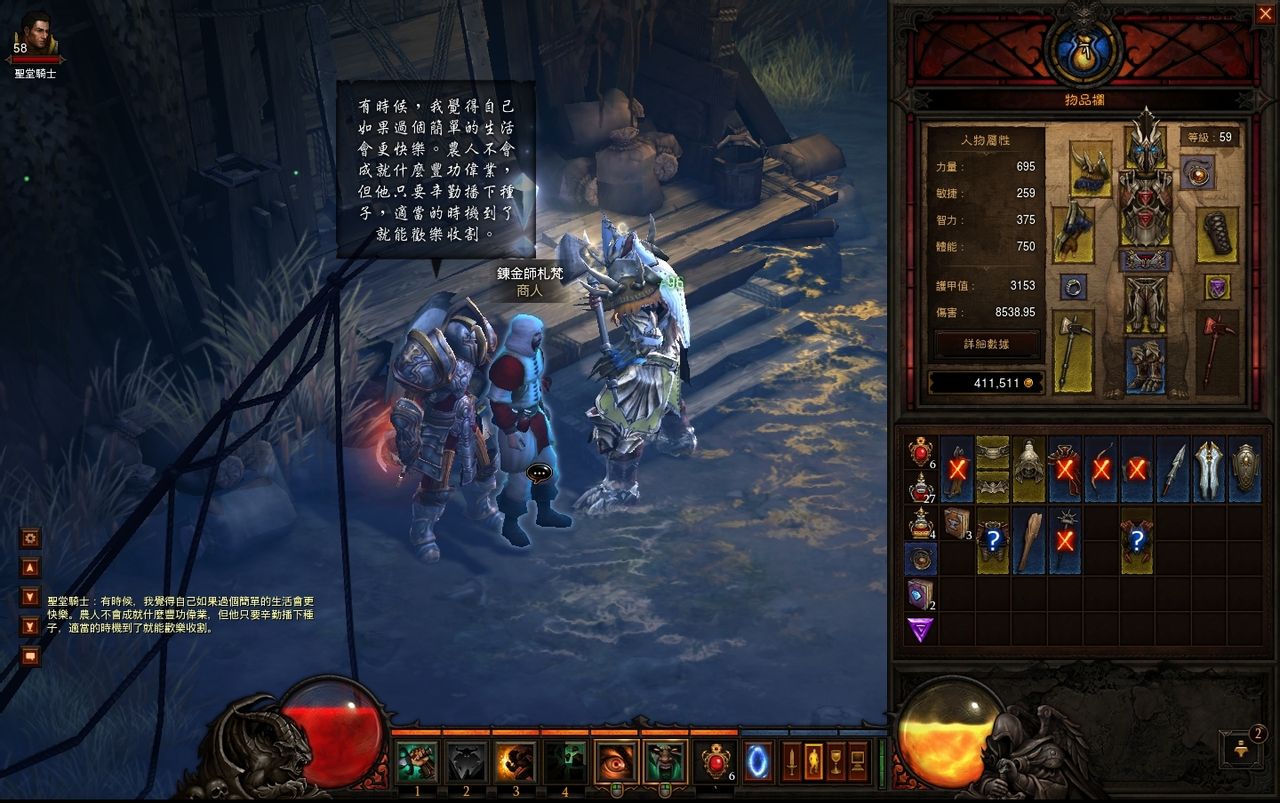This screenshot has width=1280, height=803.
Task: Use the health potion on the action bar
Action: (716, 762)
